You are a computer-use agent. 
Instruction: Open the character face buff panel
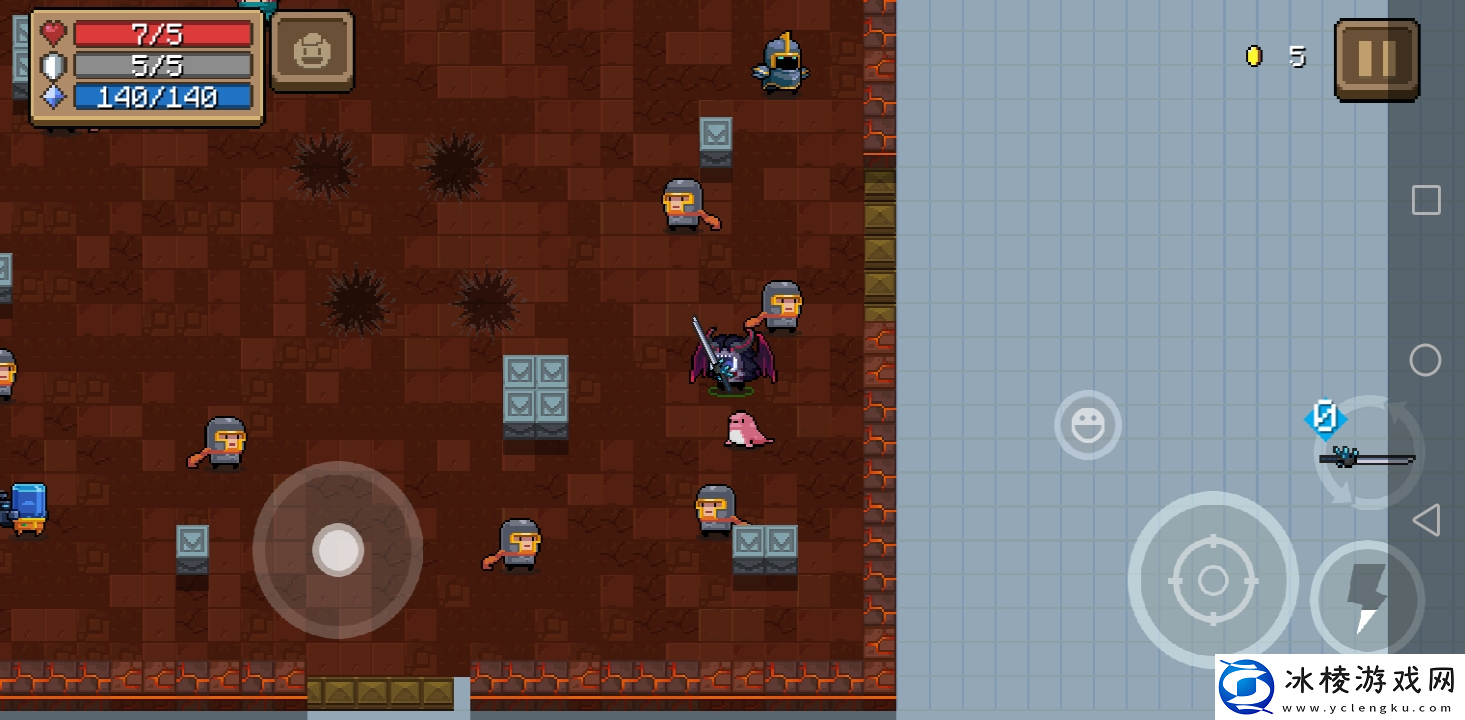(312, 52)
